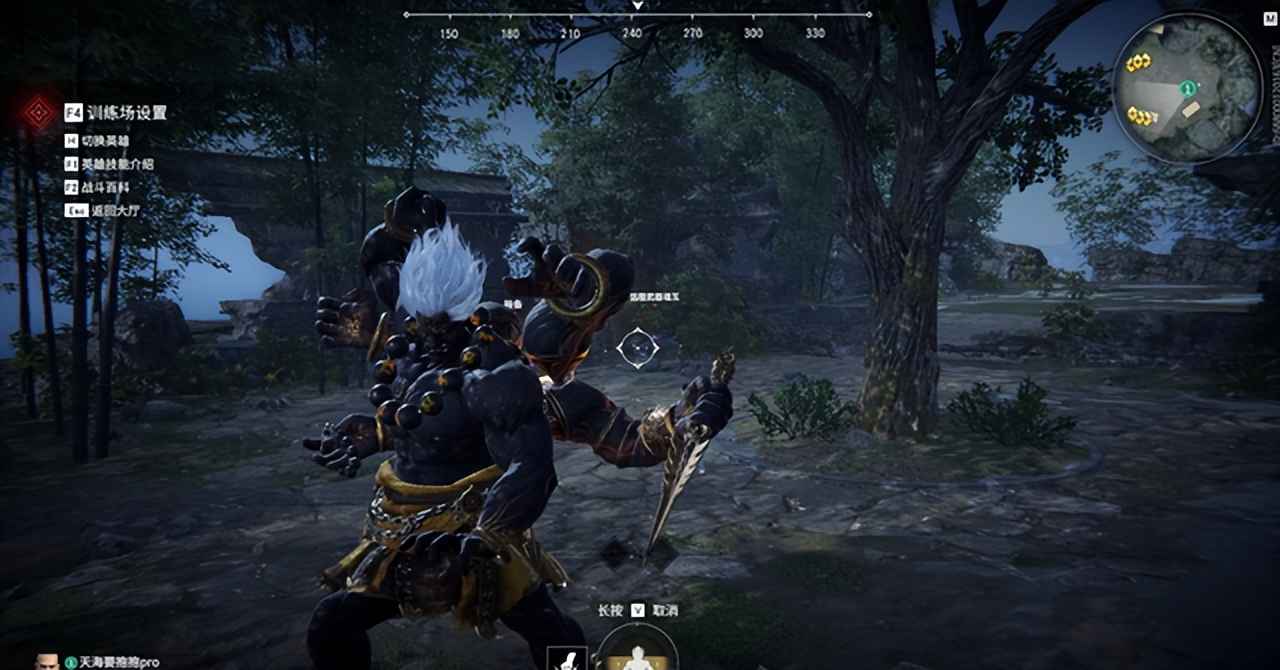Open the circular minimap

click(x=1187, y=88)
